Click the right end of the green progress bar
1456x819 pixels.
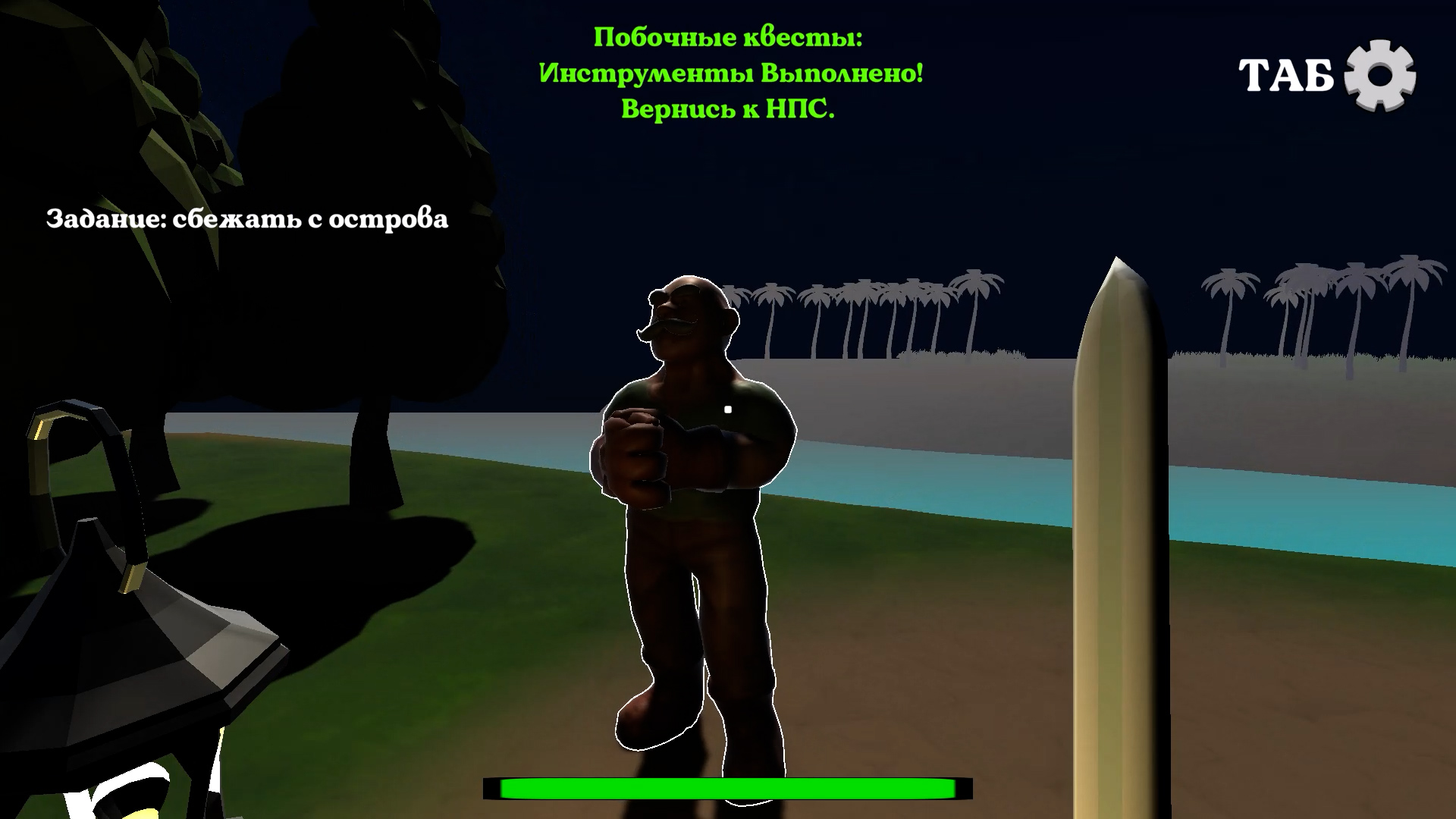tap(948, 789)
